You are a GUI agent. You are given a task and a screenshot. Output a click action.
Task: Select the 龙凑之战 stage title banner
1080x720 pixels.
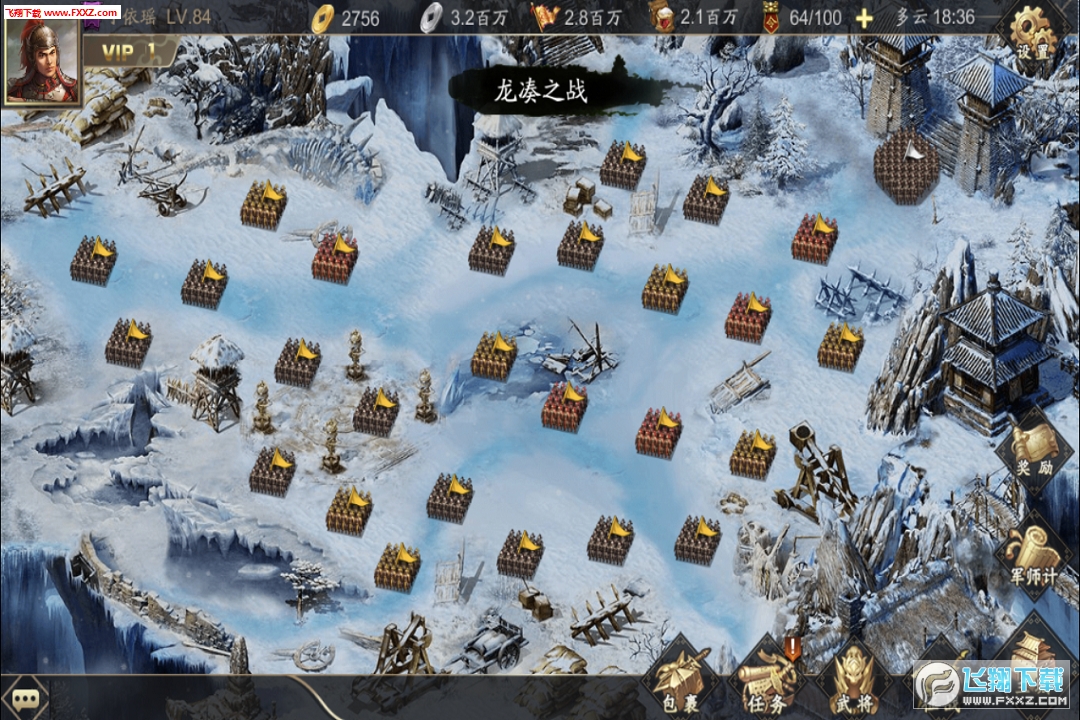(x=541, y=92)
